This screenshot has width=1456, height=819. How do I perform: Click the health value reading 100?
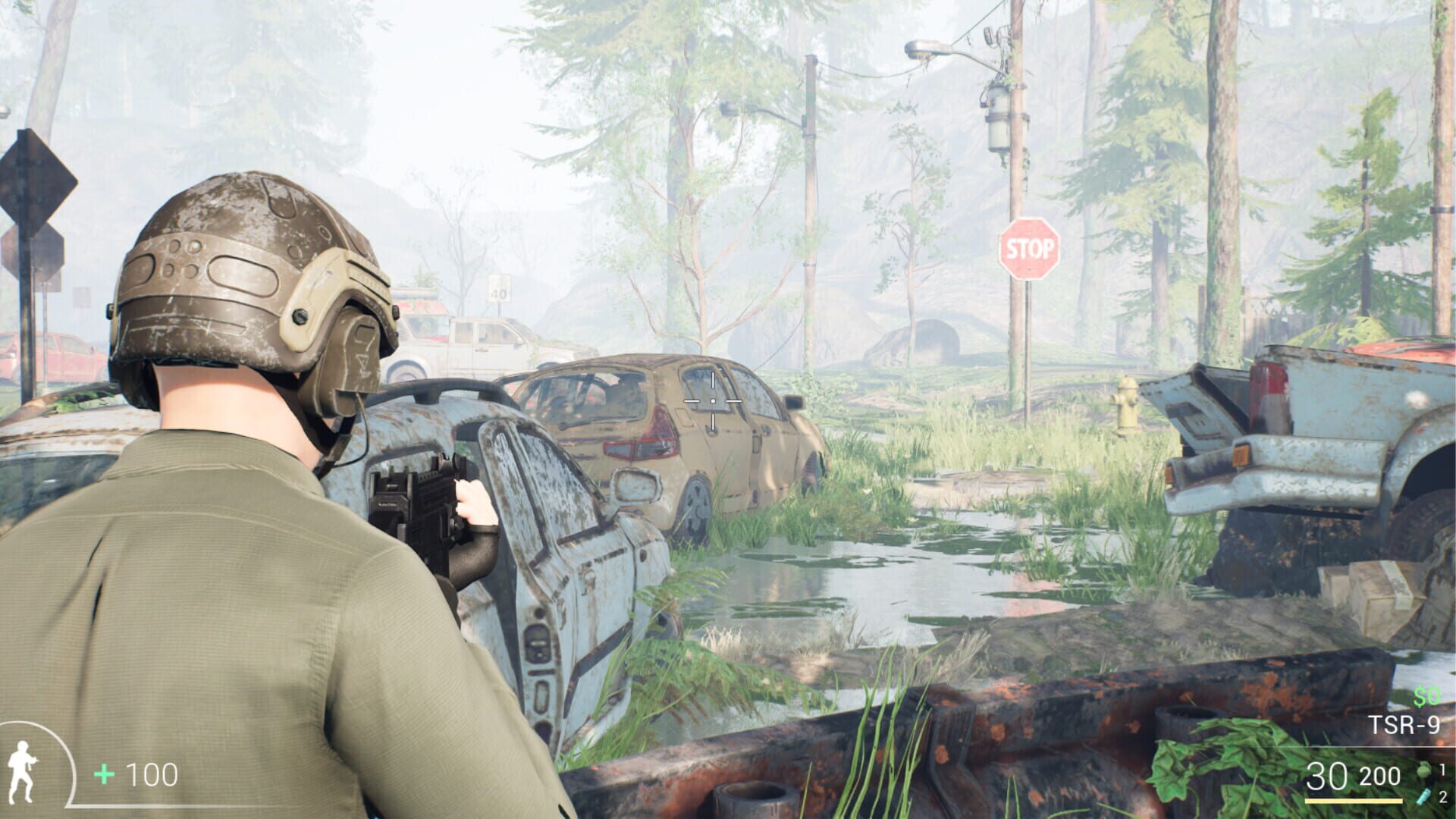(x=152, y=774)
